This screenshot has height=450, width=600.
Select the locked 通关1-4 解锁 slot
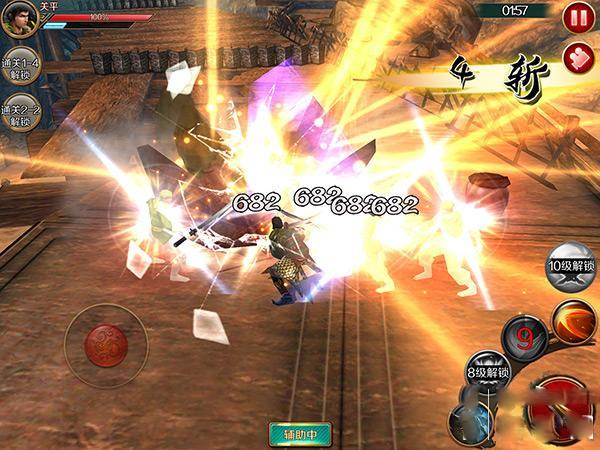coord(20,65)
